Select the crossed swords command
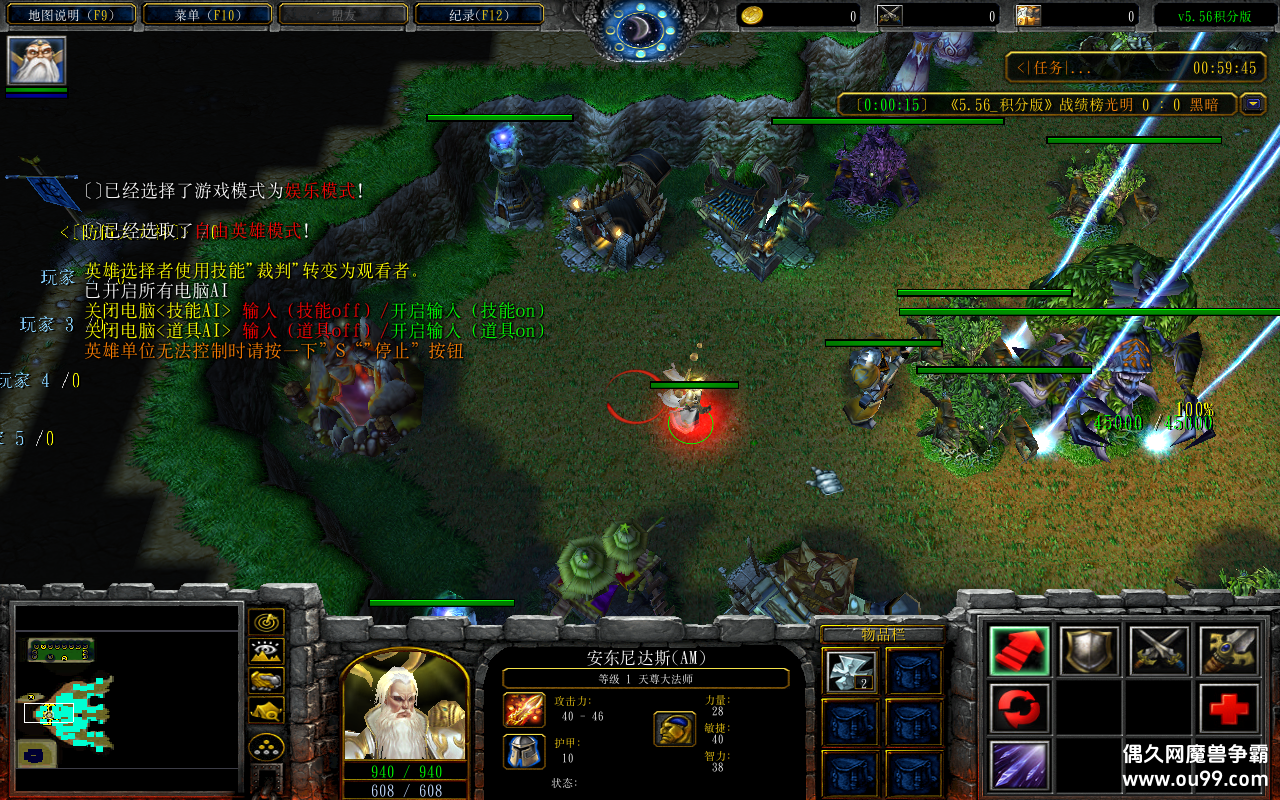This screenshot has width=1280, height=800. point(1159,651)
